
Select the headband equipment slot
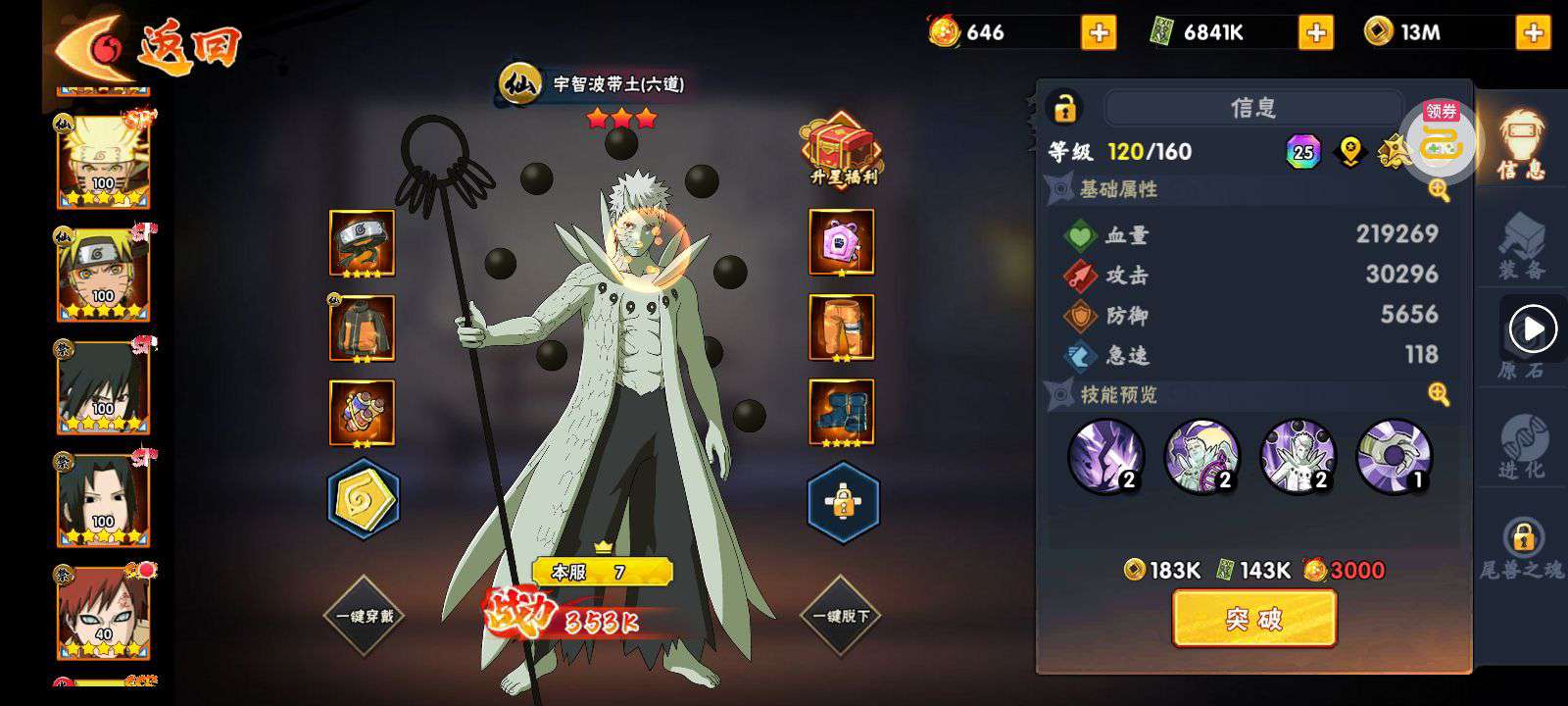(x=362, y=243)
